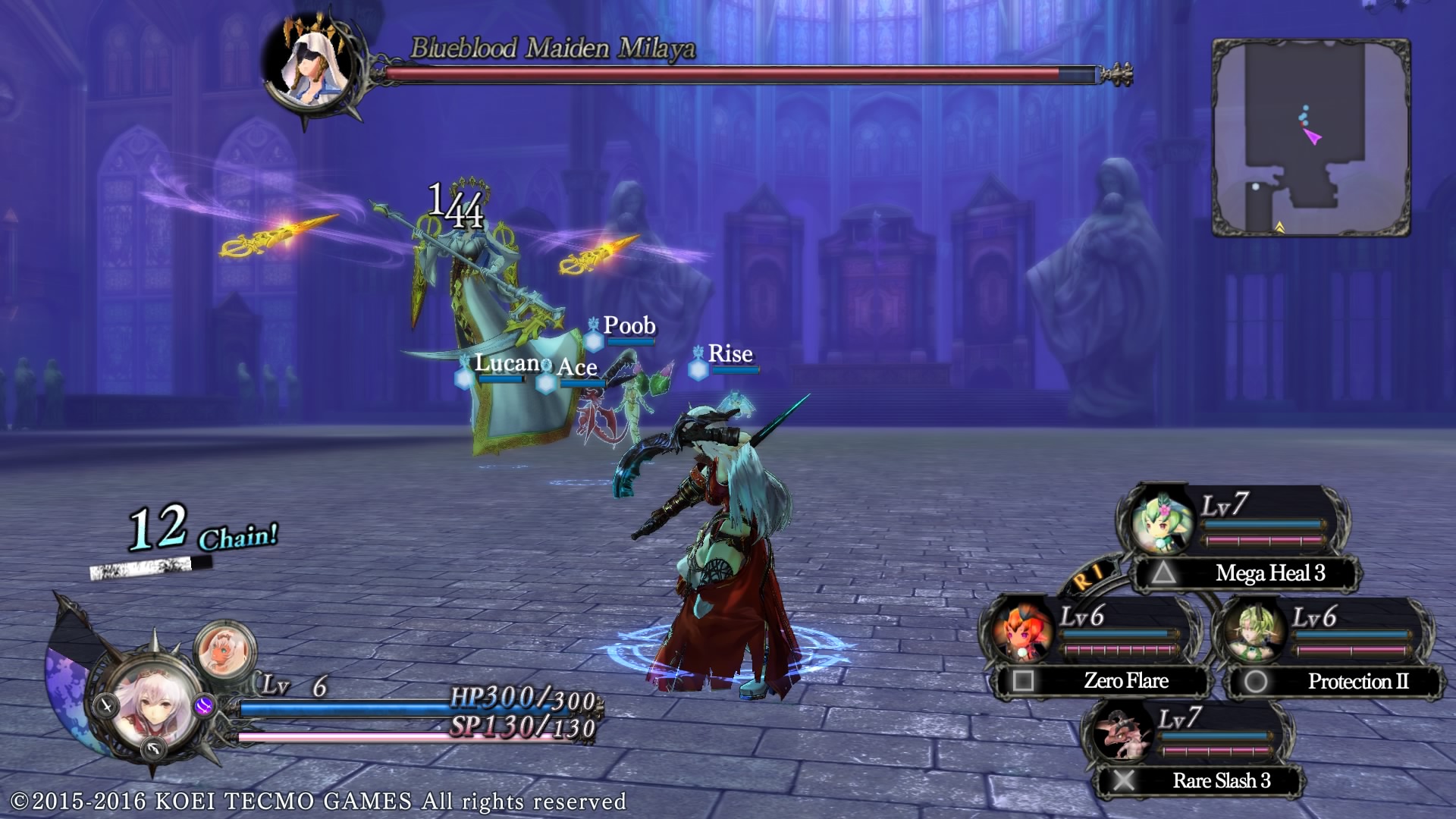Select the red-haired servan portrait
Viewport: 1456px width, 819px height.
click(x=1021, y=631)
